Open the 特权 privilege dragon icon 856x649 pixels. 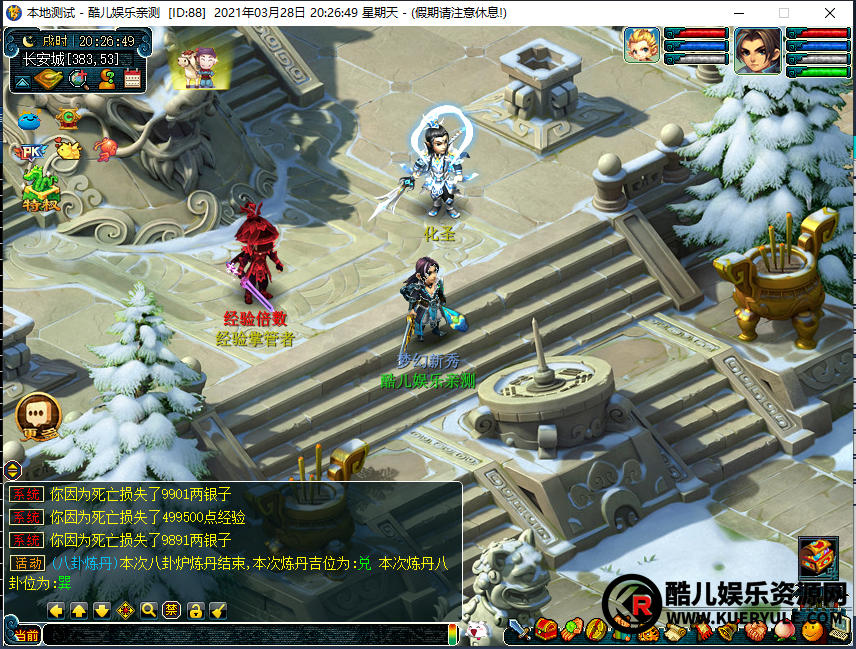(x=42, y=188)
